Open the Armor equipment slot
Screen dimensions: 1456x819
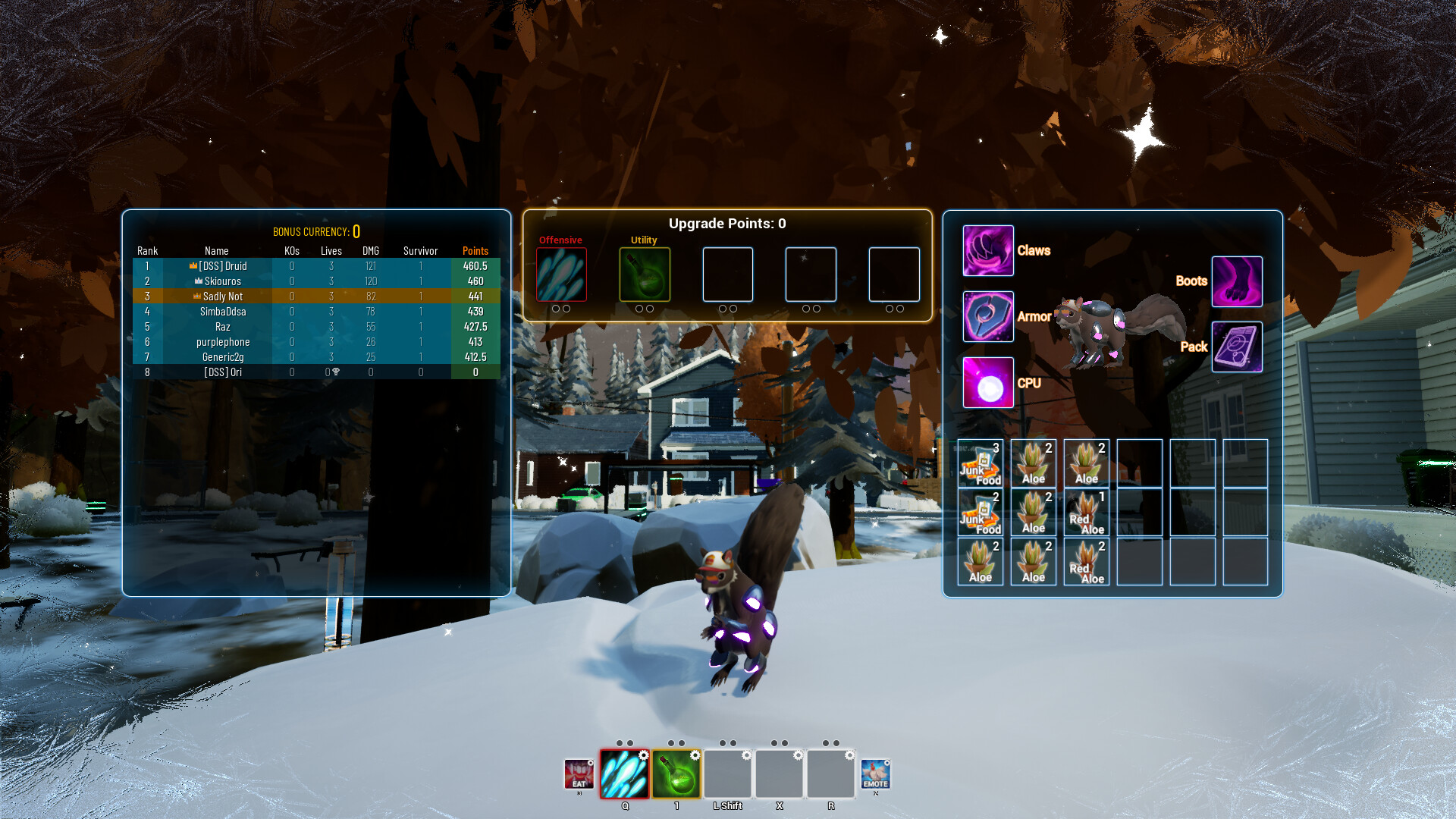[987, 316]
